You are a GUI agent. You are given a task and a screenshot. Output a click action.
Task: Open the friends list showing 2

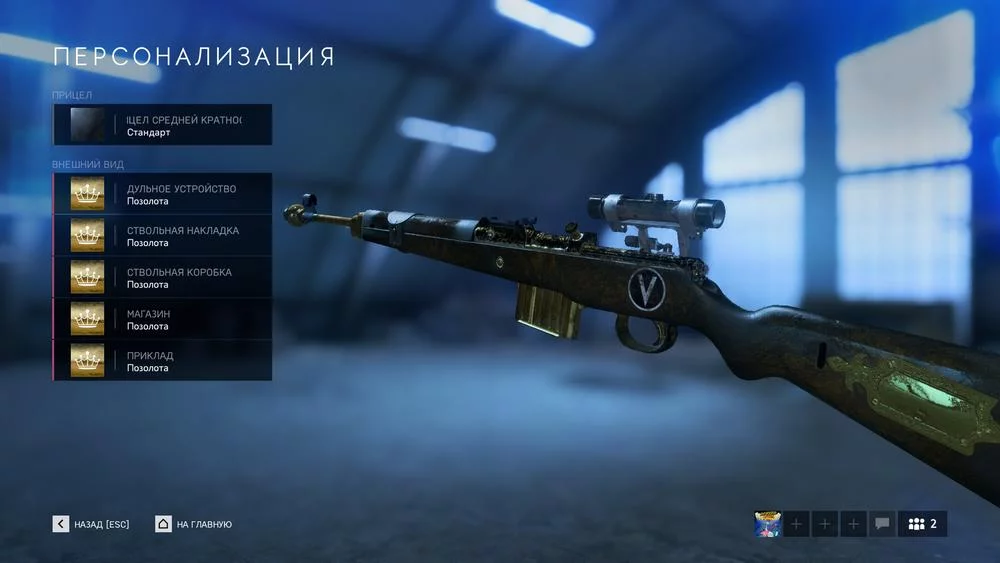tap(922, 524)
